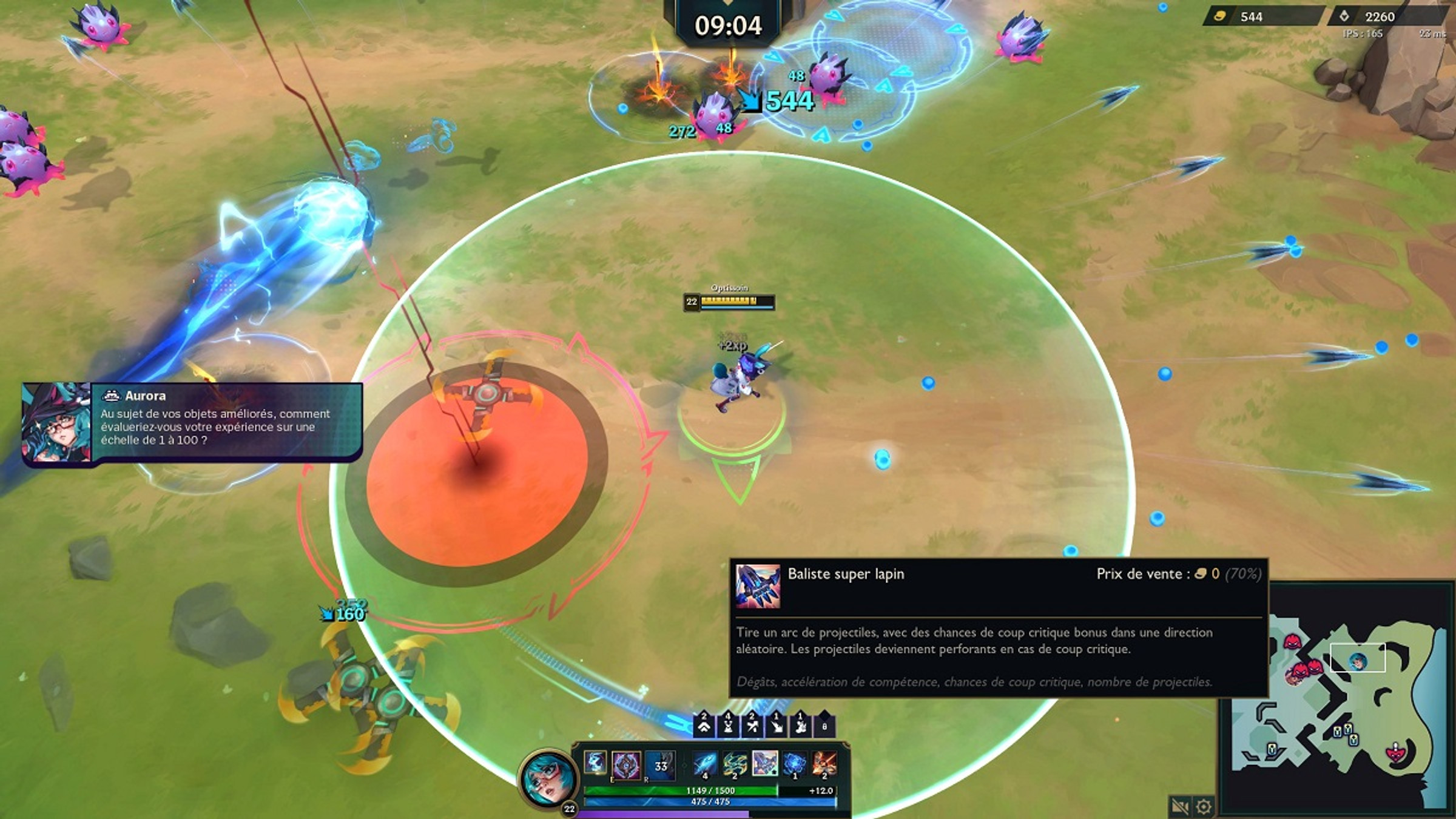This screenshot has width=1456, height=819.
Task: Toggle the camera lock button
Action: tap(1179, 806)
